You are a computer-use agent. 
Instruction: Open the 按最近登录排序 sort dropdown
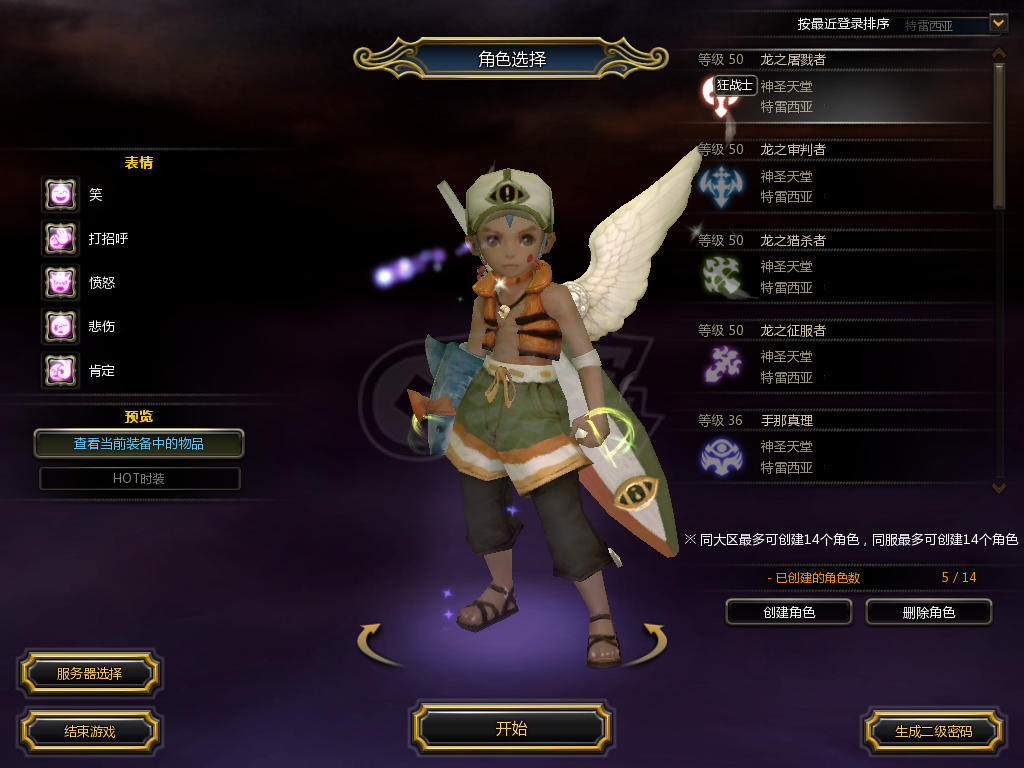click(997, 22)
